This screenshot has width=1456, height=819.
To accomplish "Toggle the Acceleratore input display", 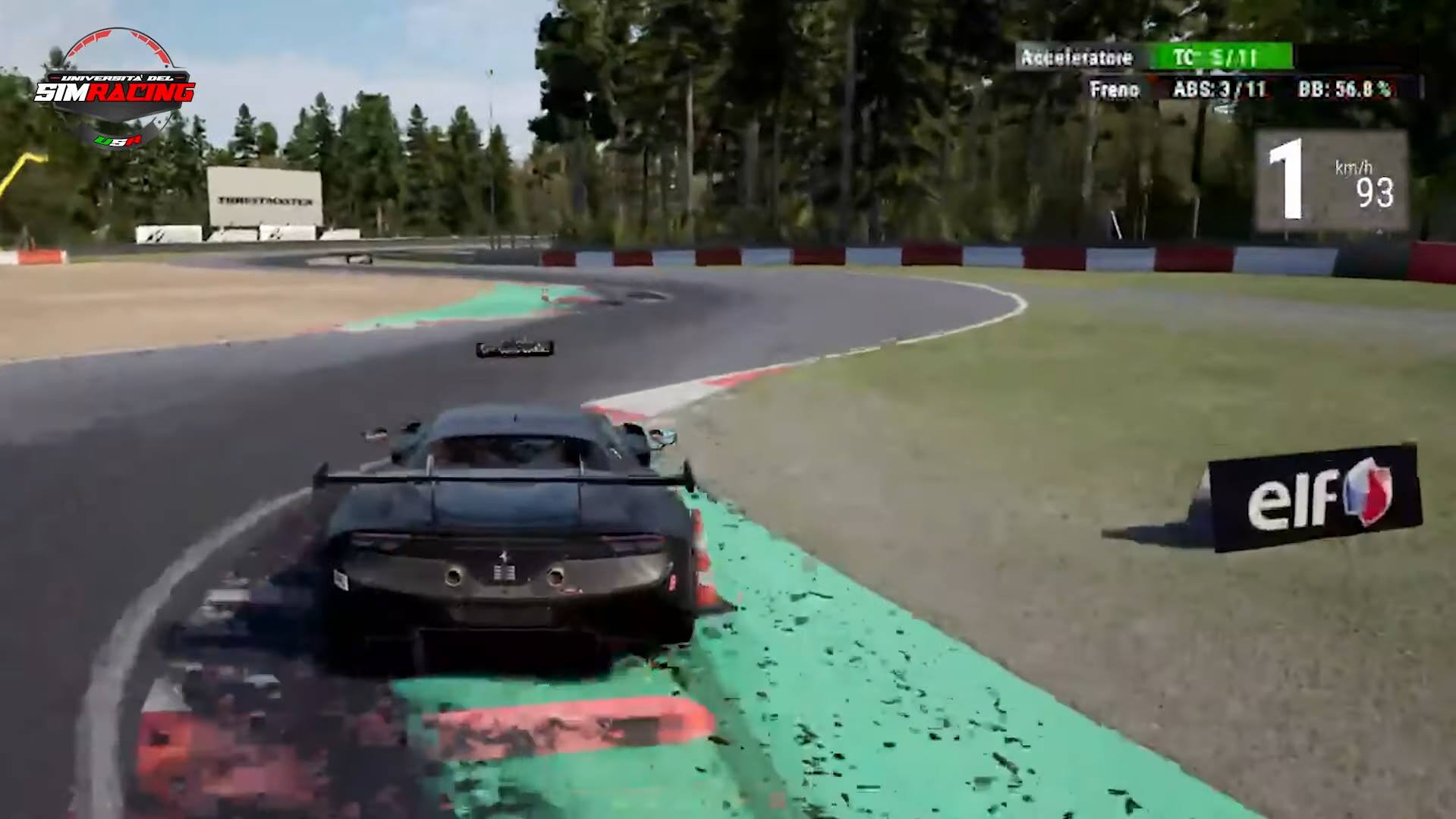I will coord(1075,57).
